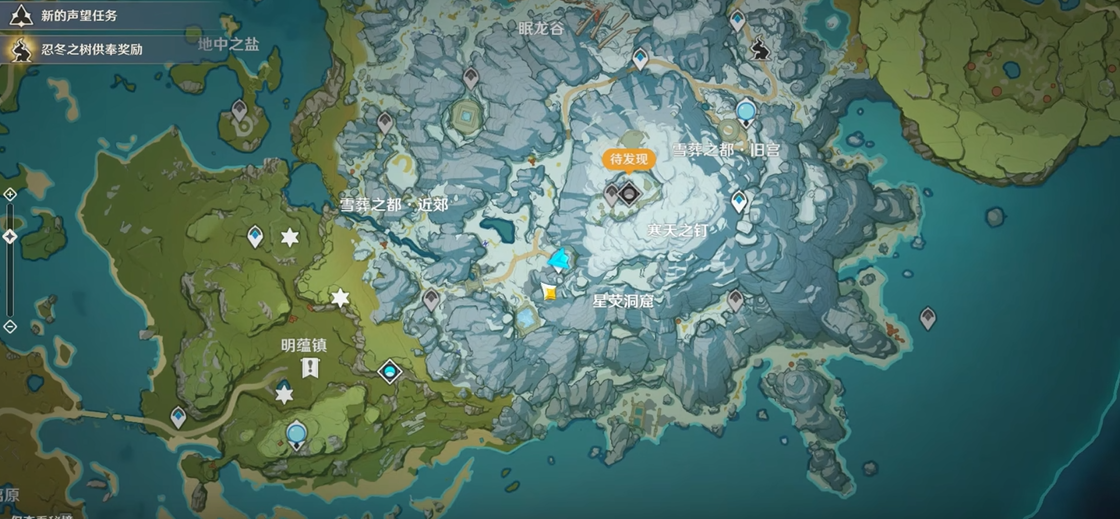Select the teleport waypoint near 眠龙谷
Viewport: 1120px width, 519px height.
640,59
